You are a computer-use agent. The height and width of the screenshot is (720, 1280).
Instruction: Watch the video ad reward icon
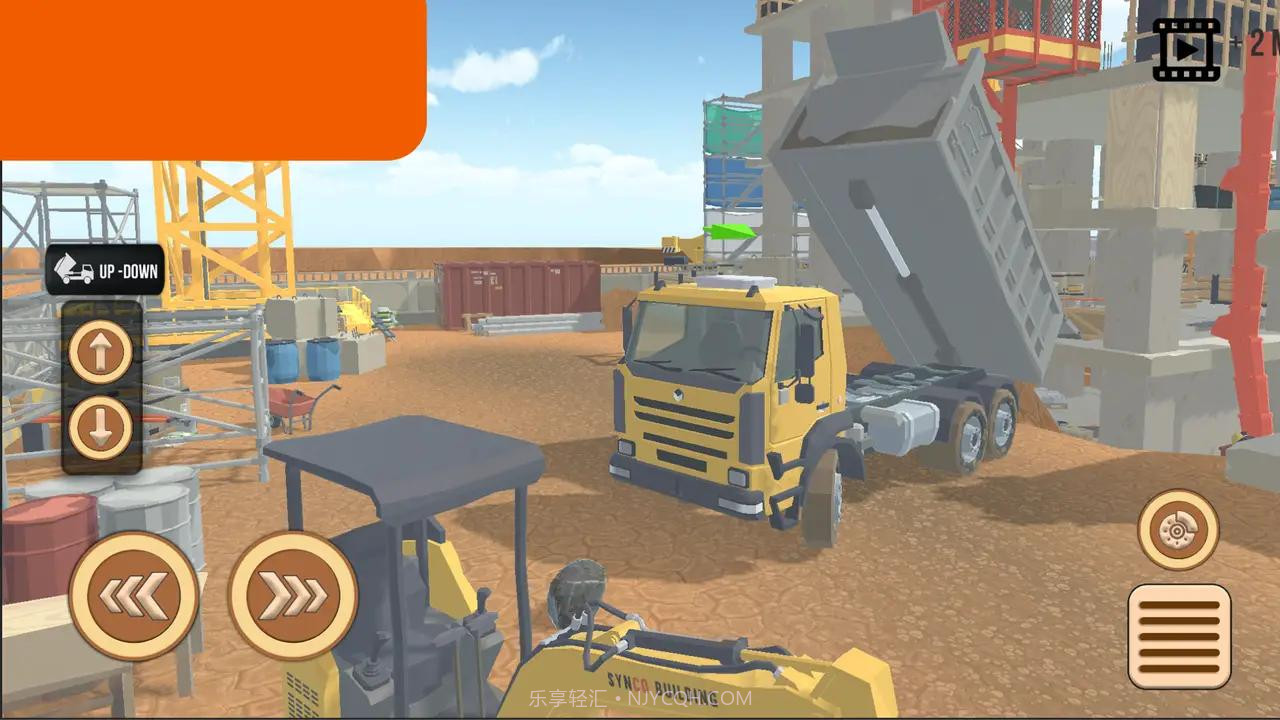[x=1186, y=49]
